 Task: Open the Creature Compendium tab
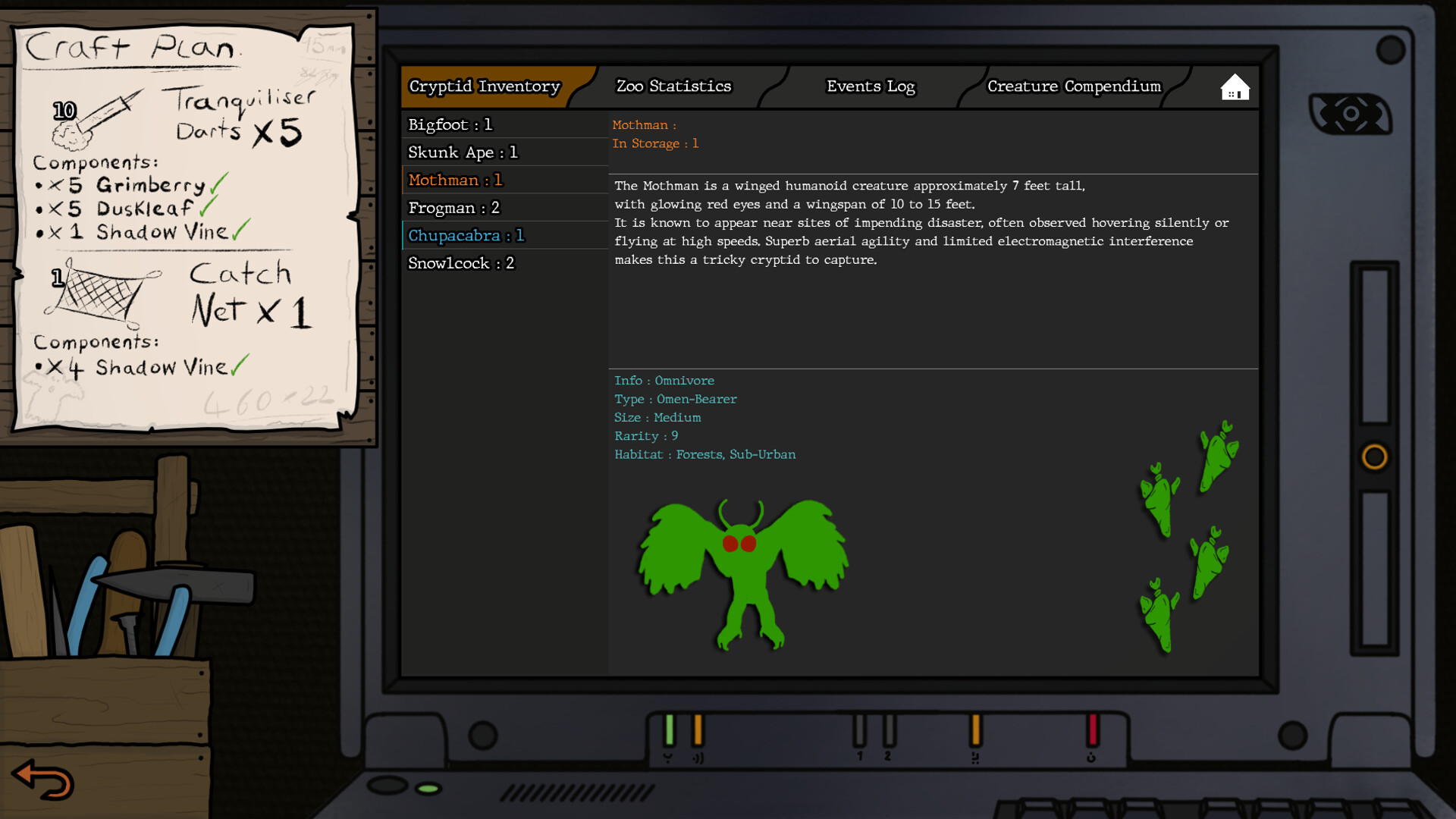(1073, 86)
